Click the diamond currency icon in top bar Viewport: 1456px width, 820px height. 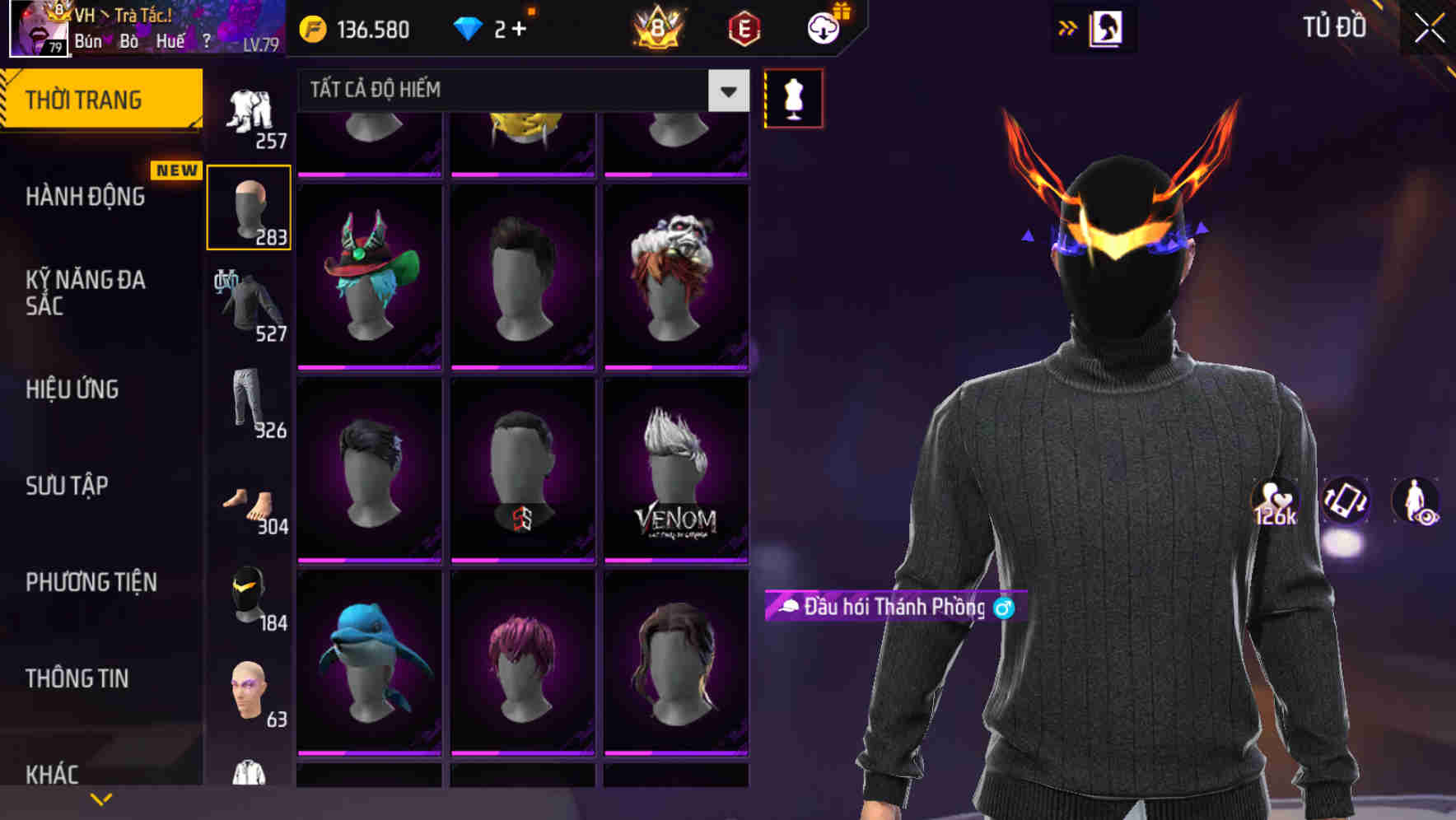[x=468, y=27]
